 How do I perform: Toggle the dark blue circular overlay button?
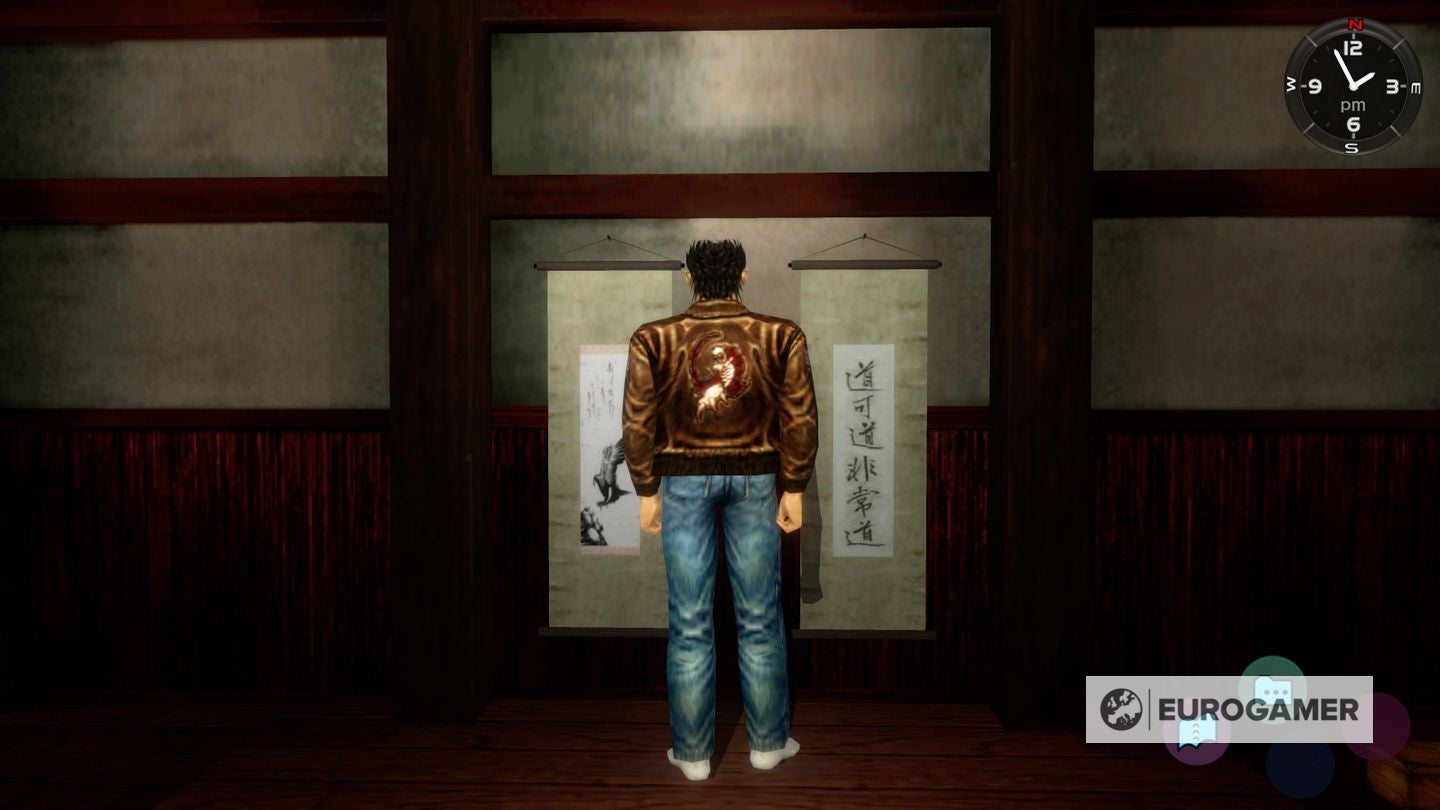coord(1299,768)
